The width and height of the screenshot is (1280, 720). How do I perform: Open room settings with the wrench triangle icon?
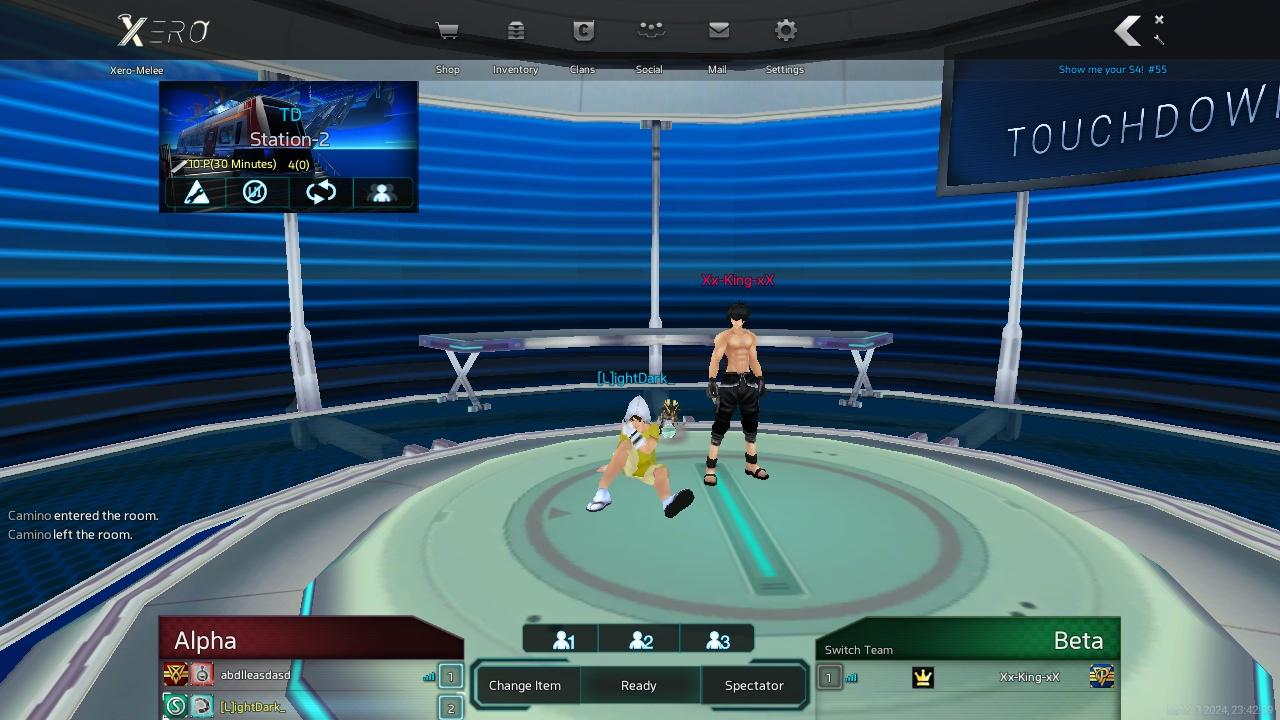pos(197,192)
